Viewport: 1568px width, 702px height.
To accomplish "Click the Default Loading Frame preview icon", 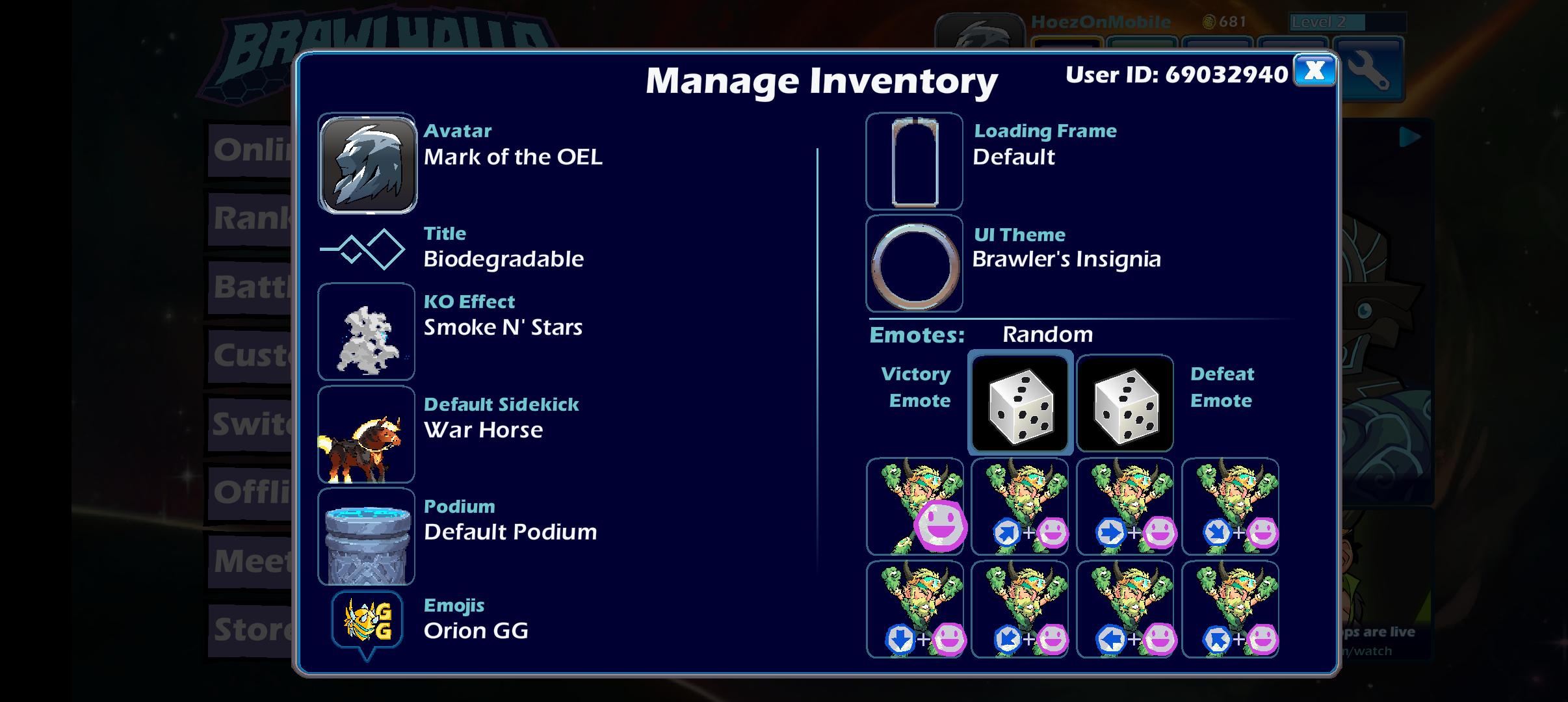I will click(914, 161).
